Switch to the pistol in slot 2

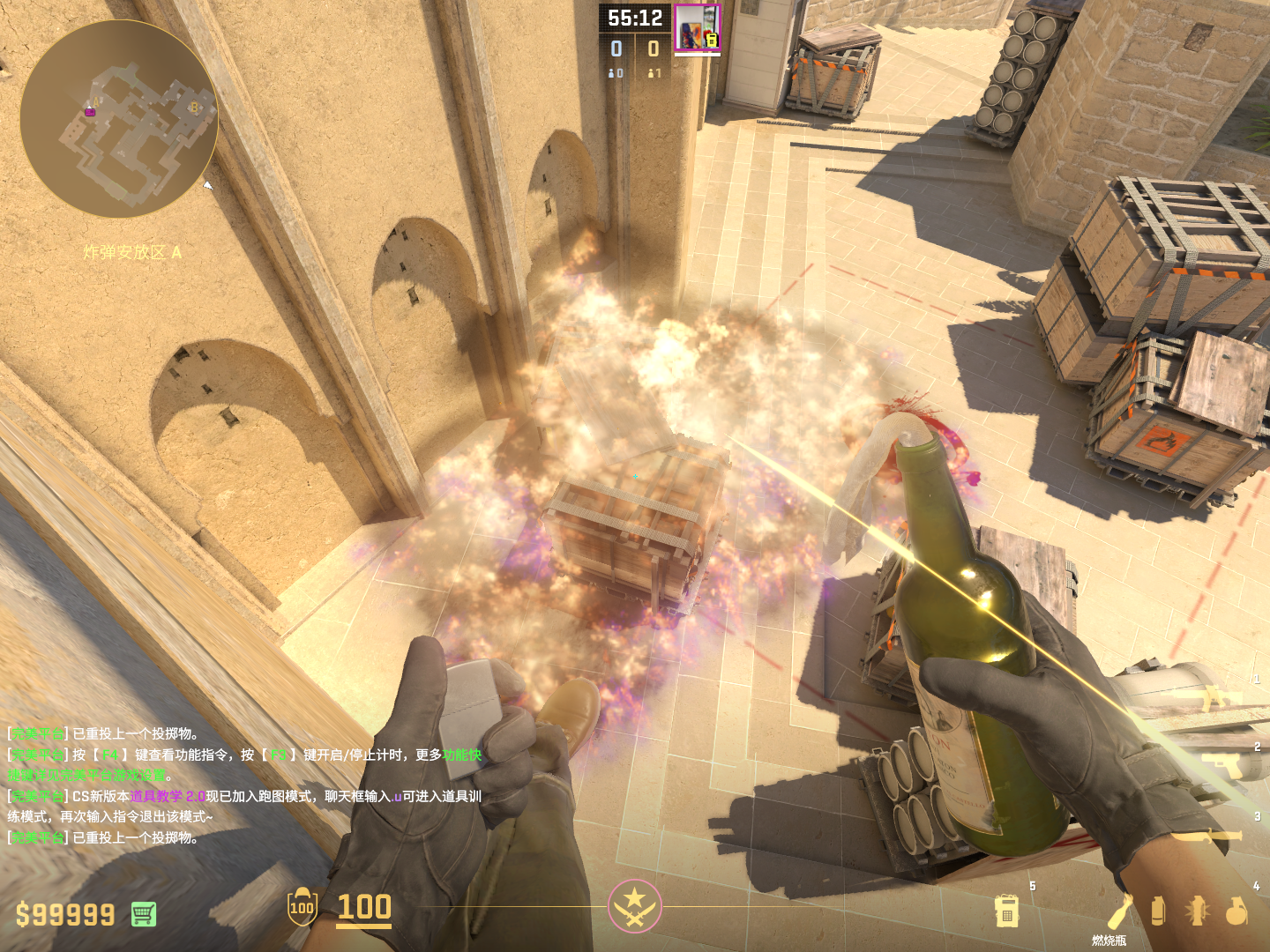coord(1224,763)
